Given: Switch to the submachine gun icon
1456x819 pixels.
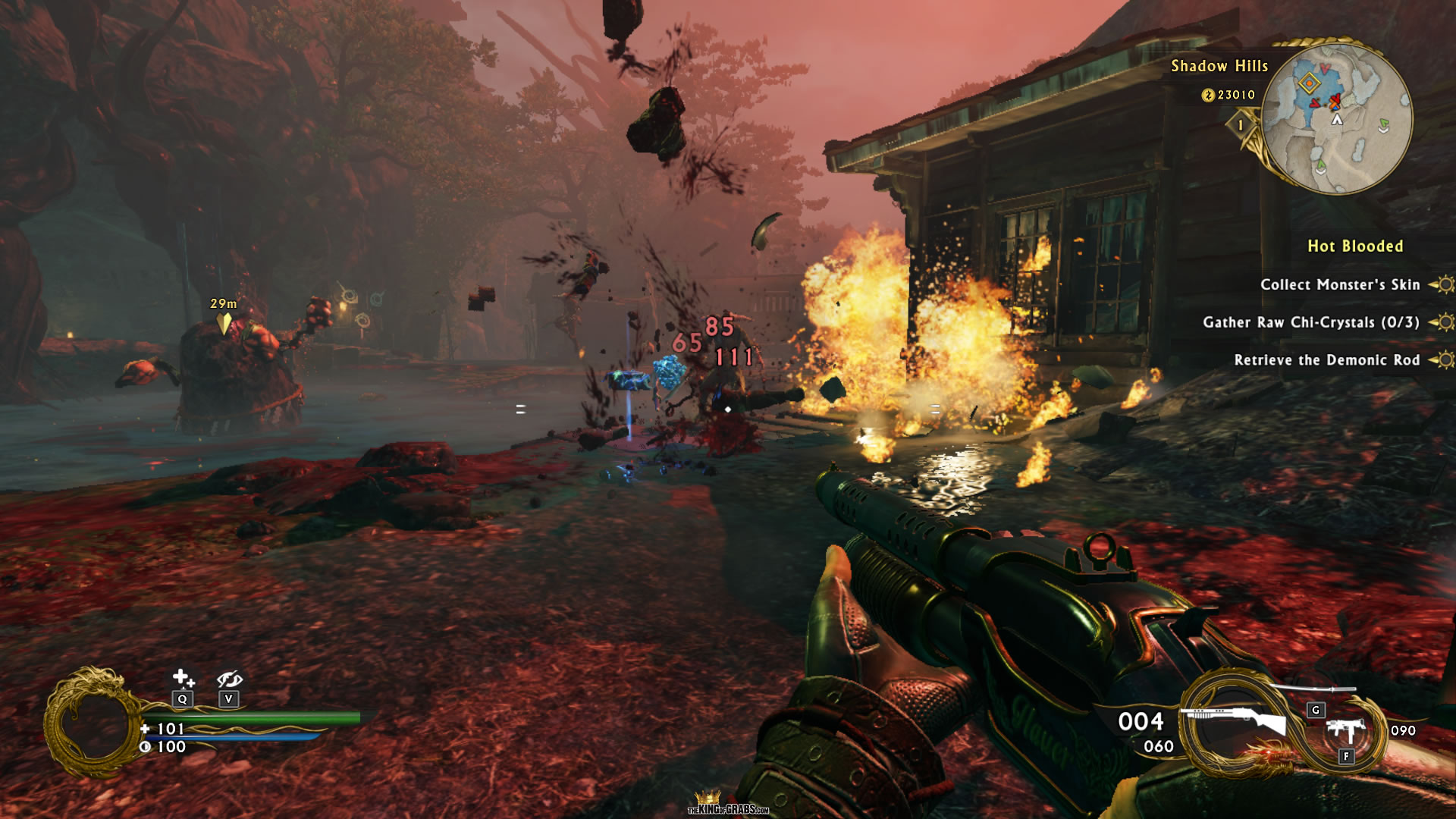Looking at the screenshot, I should (1346, 731).
